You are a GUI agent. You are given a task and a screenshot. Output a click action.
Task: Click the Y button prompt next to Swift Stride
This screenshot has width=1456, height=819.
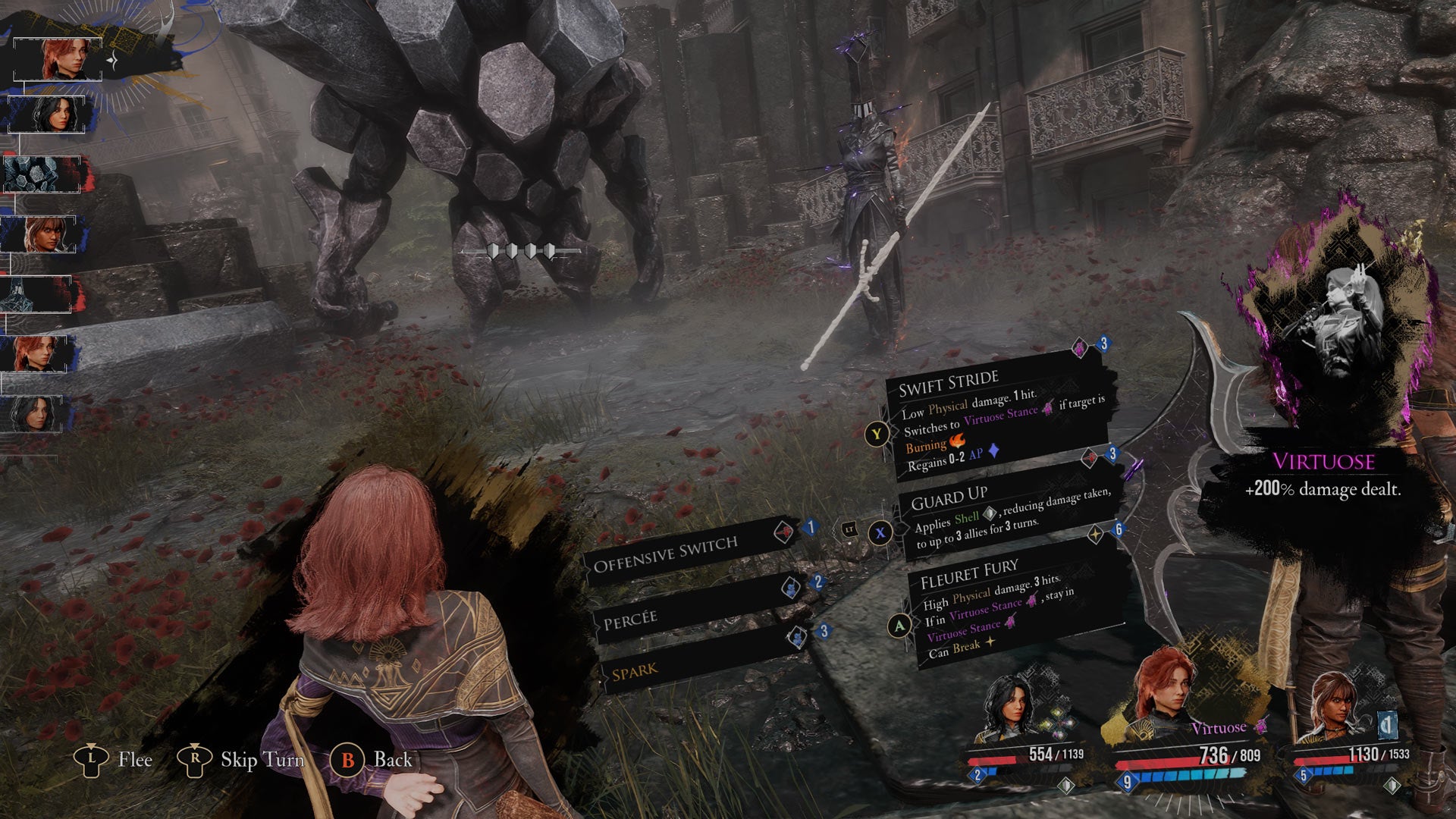877,434
